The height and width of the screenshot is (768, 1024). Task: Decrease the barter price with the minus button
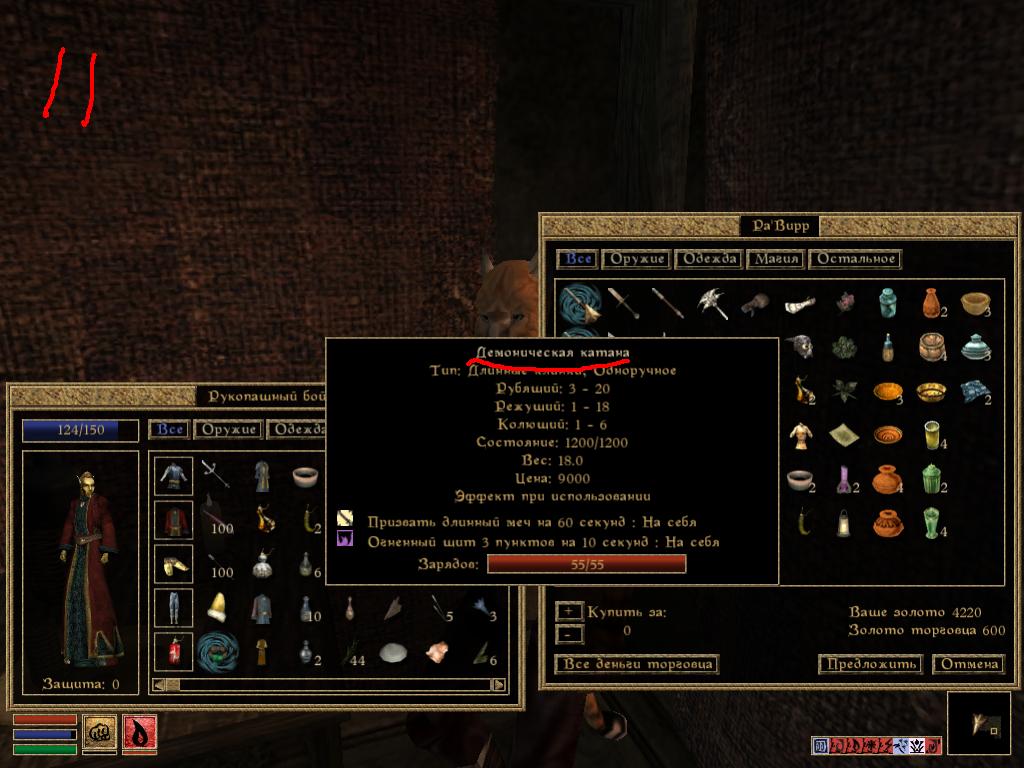pos(568,633)
